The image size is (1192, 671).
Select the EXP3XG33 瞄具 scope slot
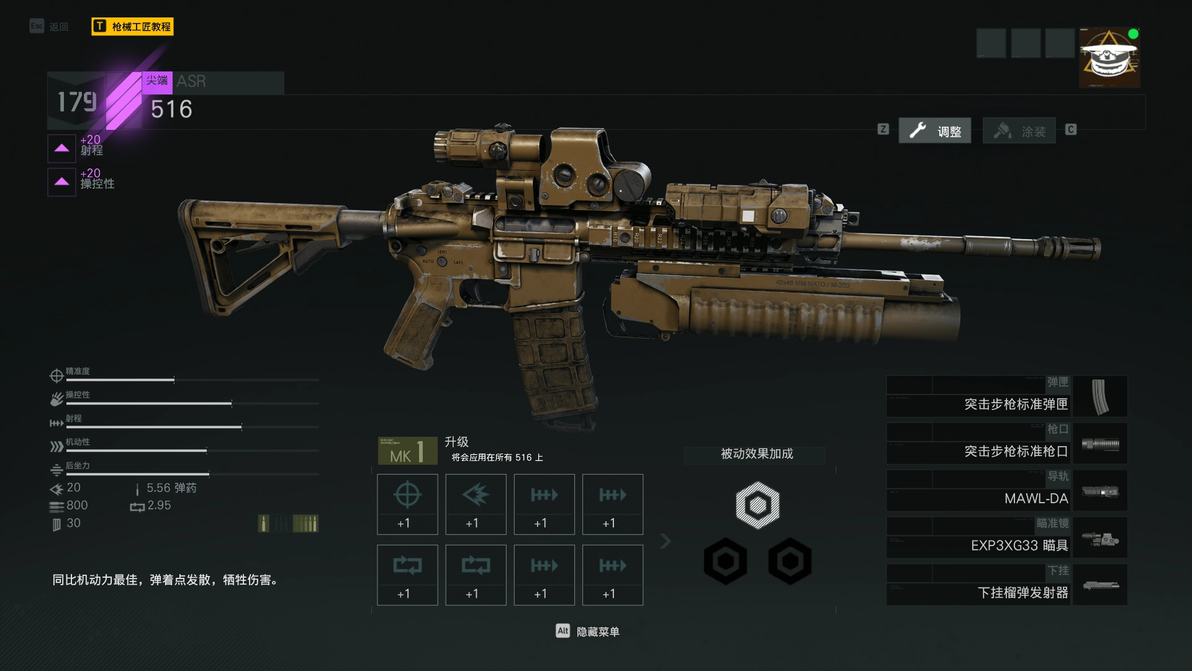coord(1006,538)
